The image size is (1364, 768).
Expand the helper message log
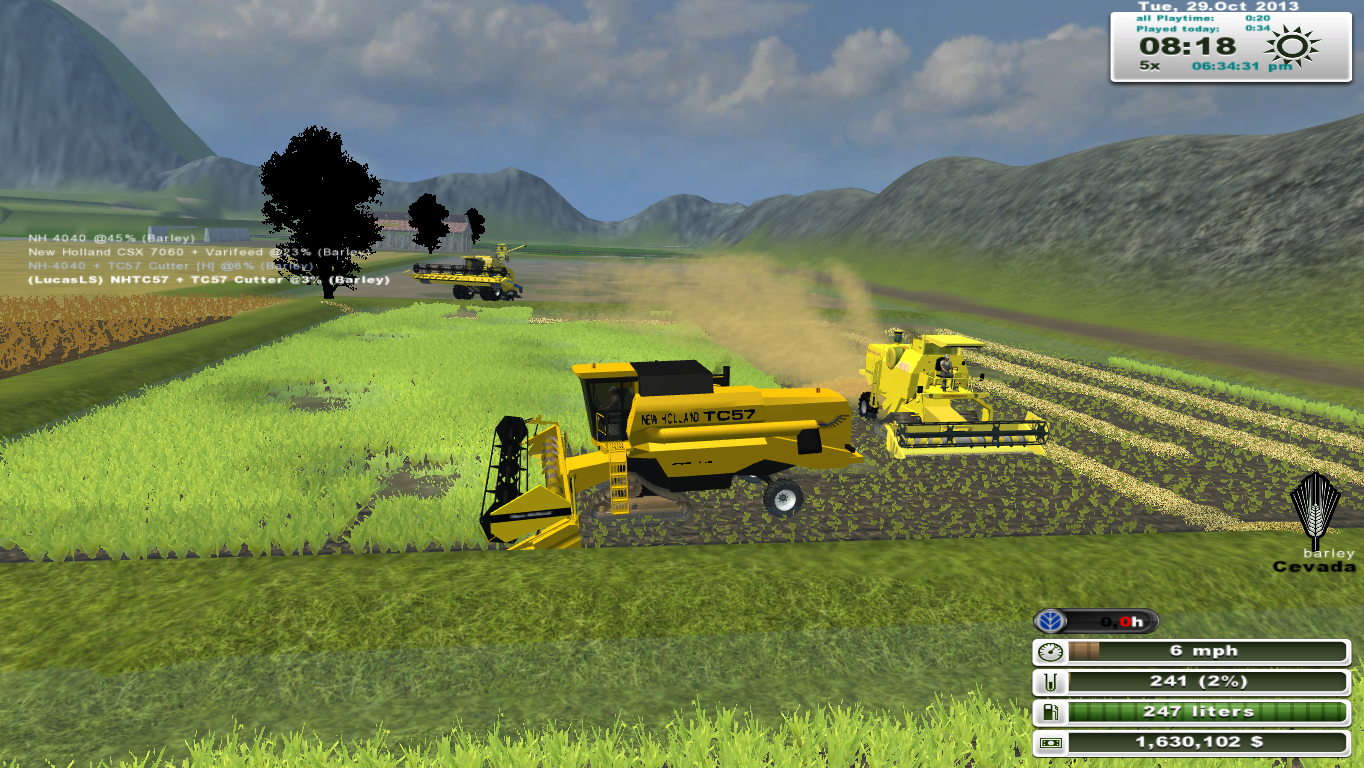200,258
